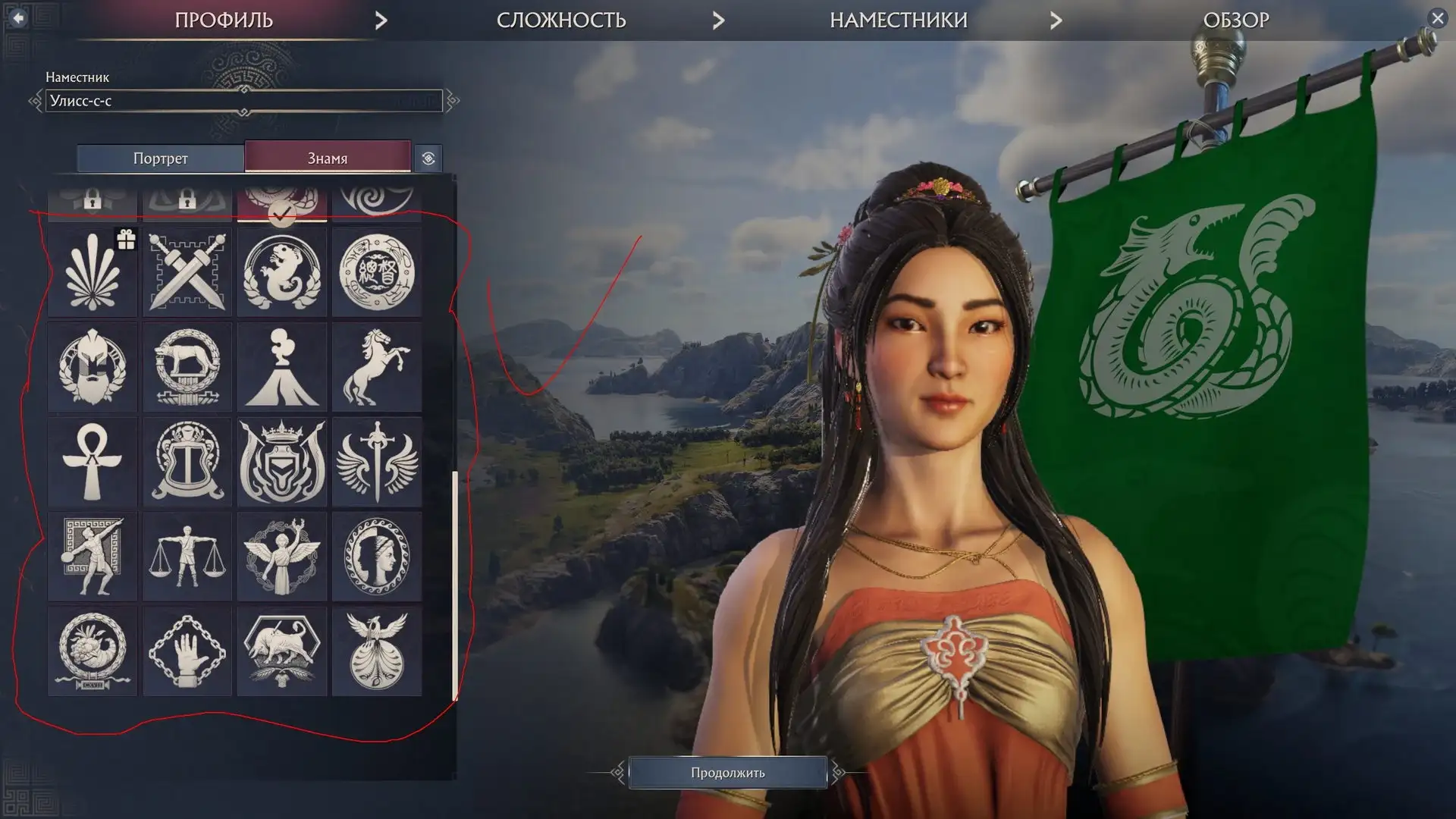Select the winged sword emblem
The image size is (1456, 819).
pyautogui.click(x=377, y=462)
